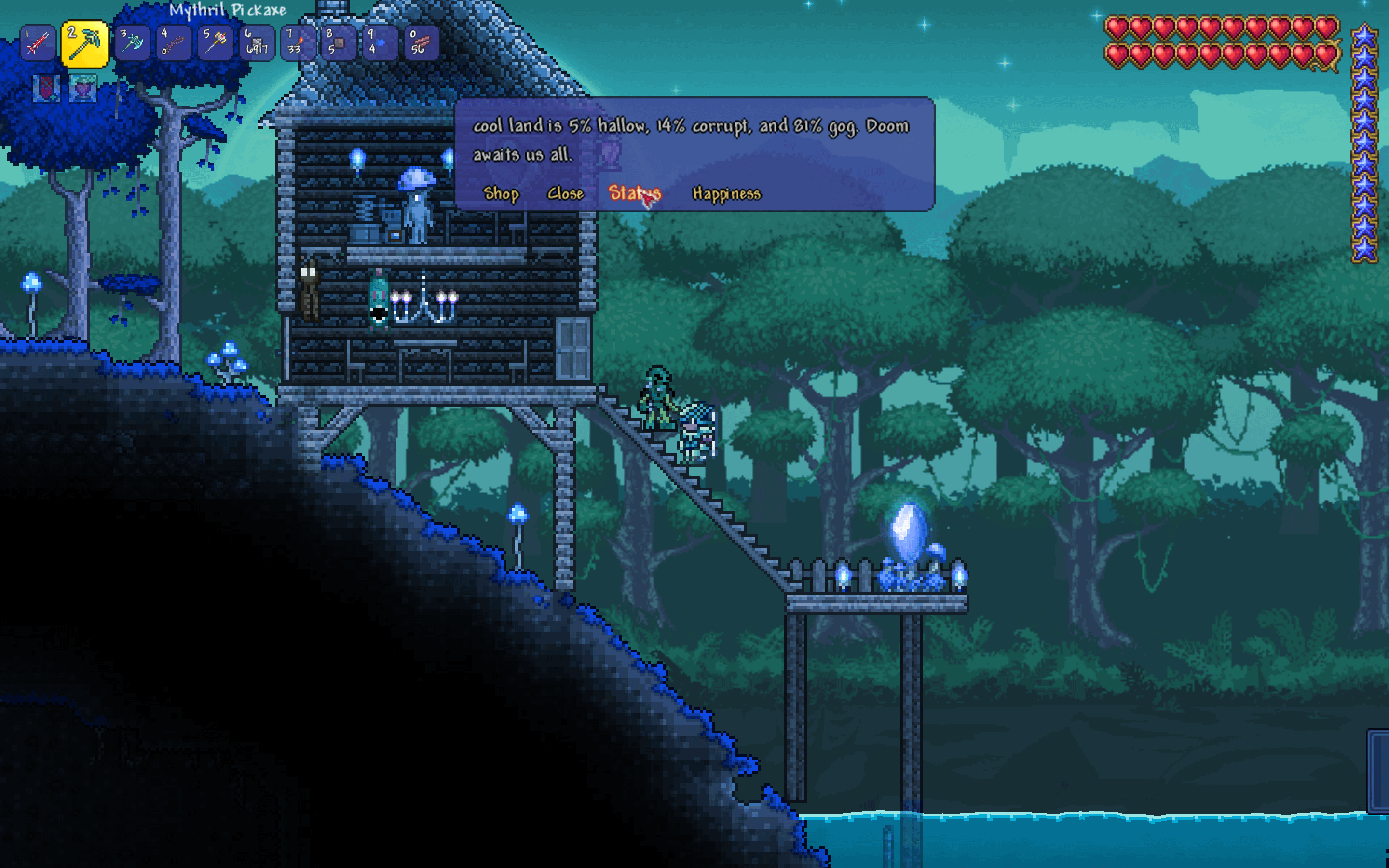
Task: Click the red shield buff icon
Action: (x=46, y=89)
